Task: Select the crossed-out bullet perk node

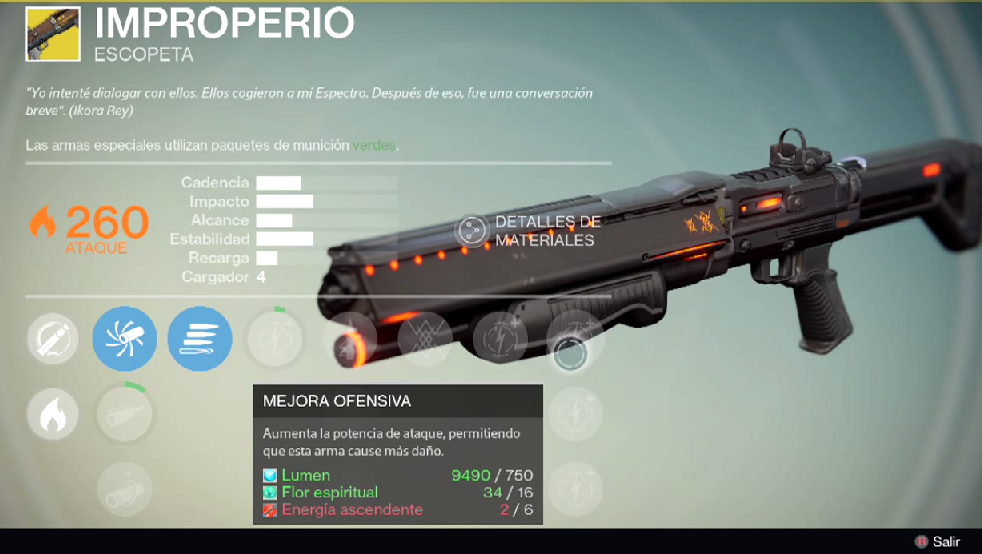Action: point(53,338)
